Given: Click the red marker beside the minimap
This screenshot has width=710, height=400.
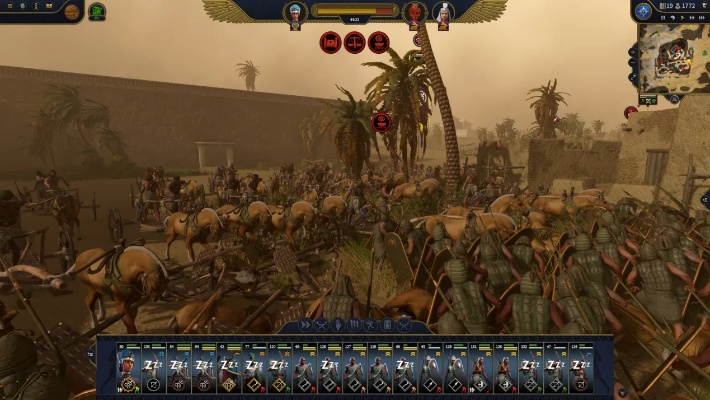Looking at the screenshot, I should point(631,112).
